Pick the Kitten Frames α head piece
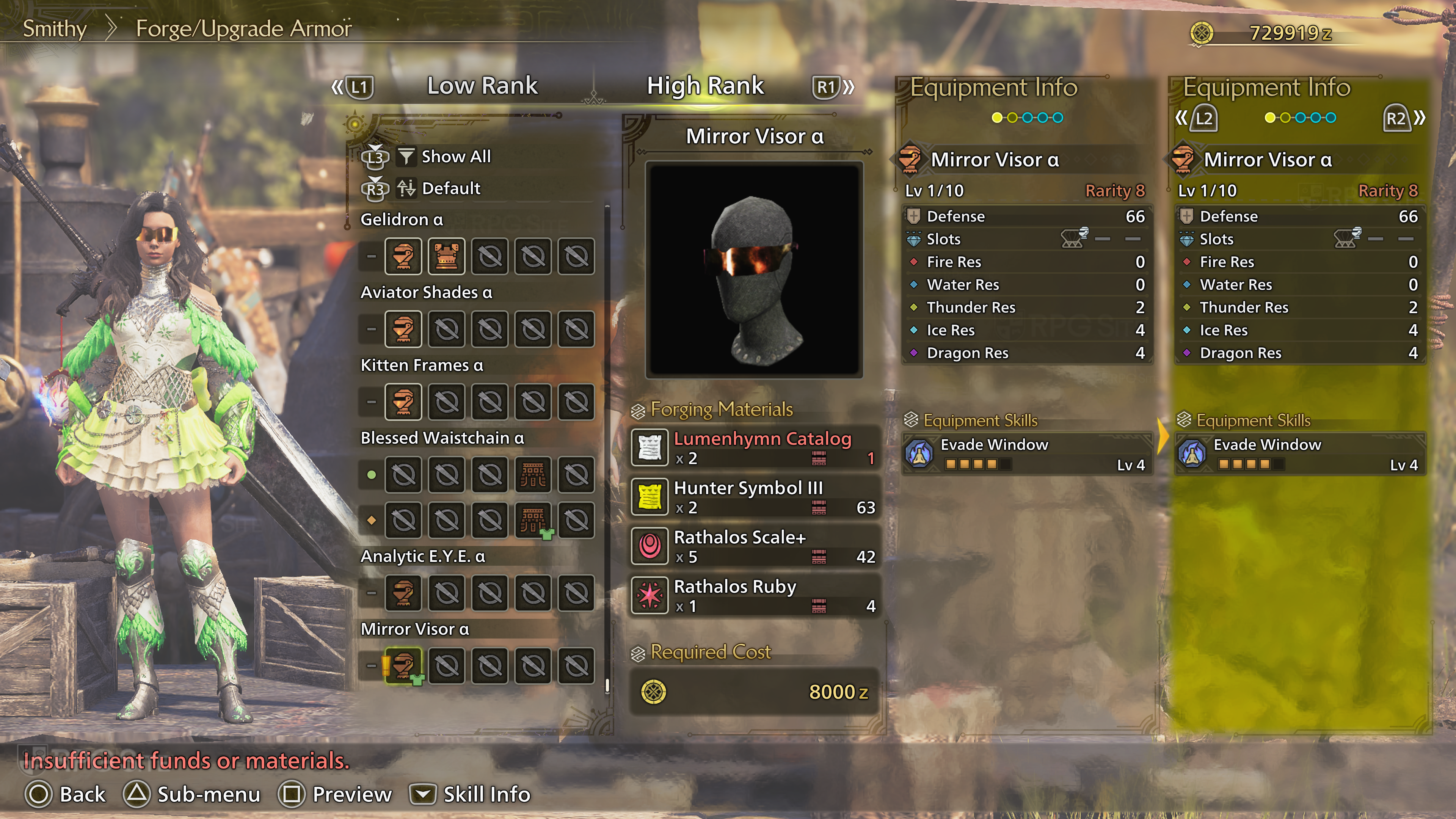The height and width of the screenshot is (819, 1456). 403,402
